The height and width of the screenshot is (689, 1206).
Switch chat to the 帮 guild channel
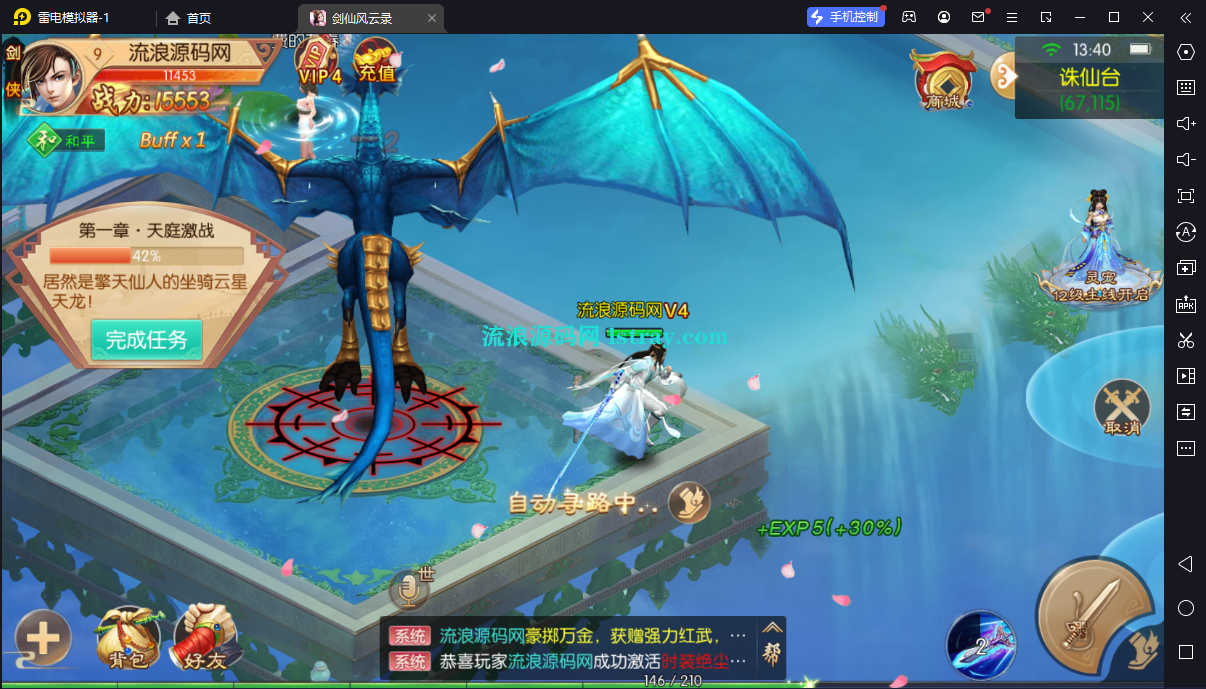click(772, 648)
